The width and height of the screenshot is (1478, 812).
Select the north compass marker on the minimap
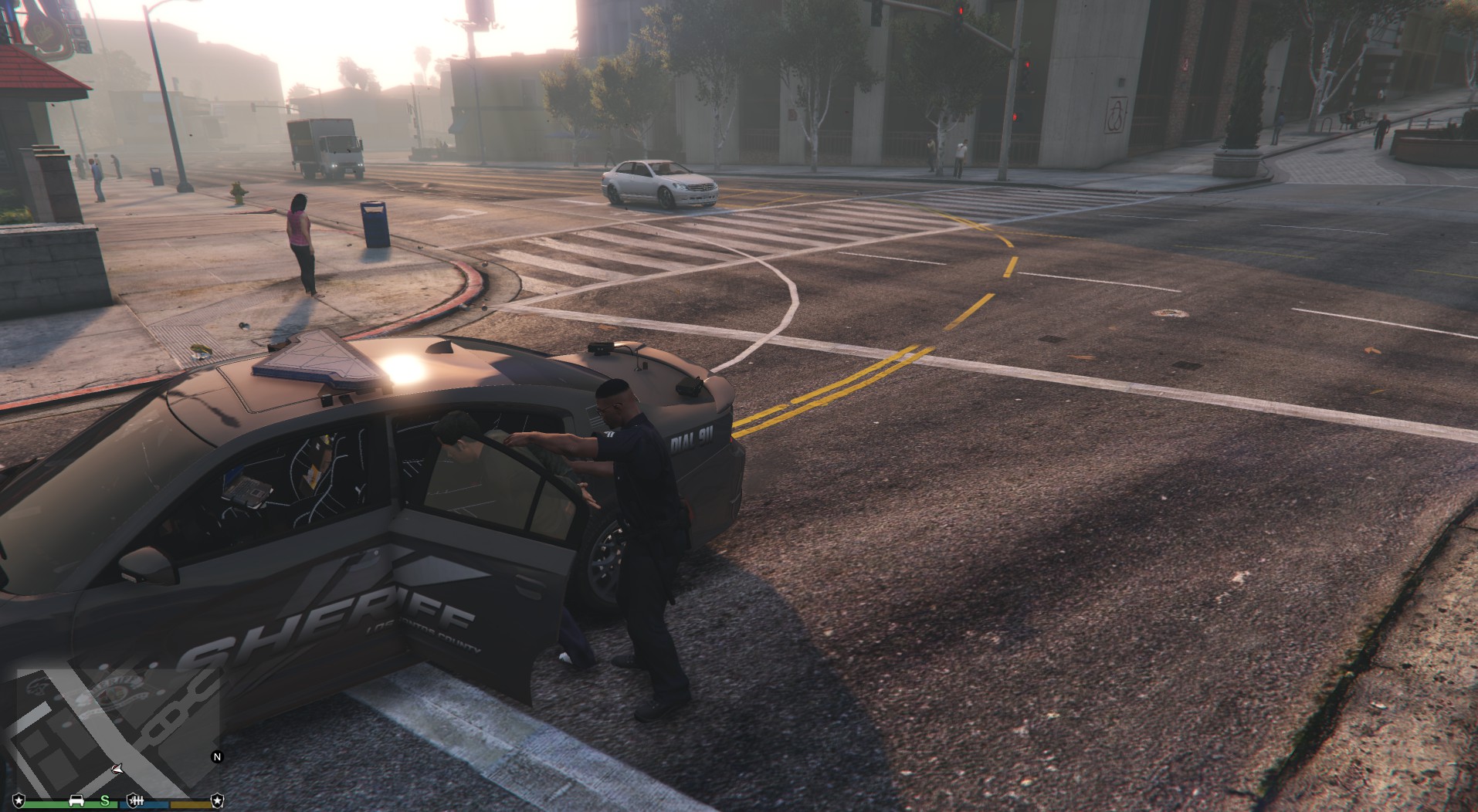point(217,757)
